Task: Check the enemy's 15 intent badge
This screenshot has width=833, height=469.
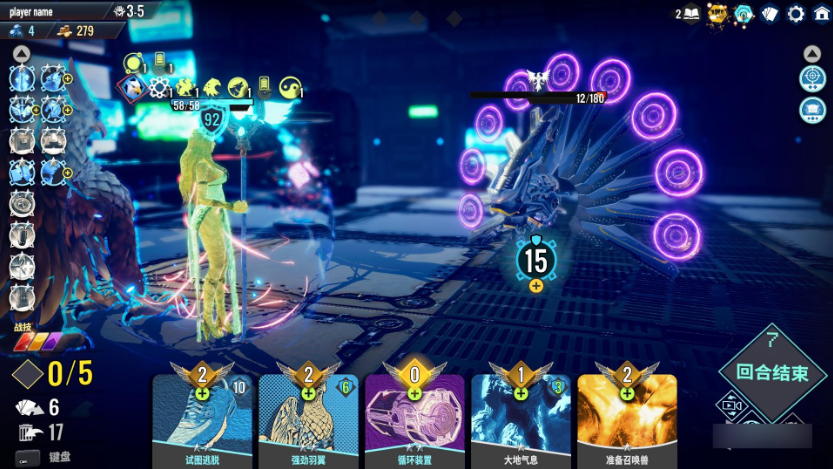Action: tap(536, 260)
